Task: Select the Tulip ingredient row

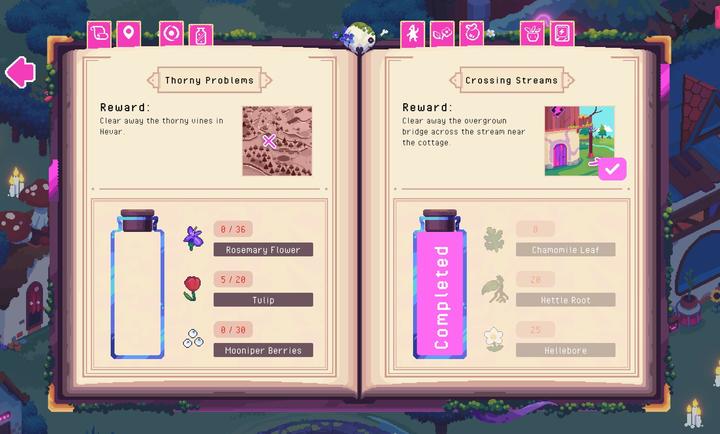Action: (x=263, y=299)
